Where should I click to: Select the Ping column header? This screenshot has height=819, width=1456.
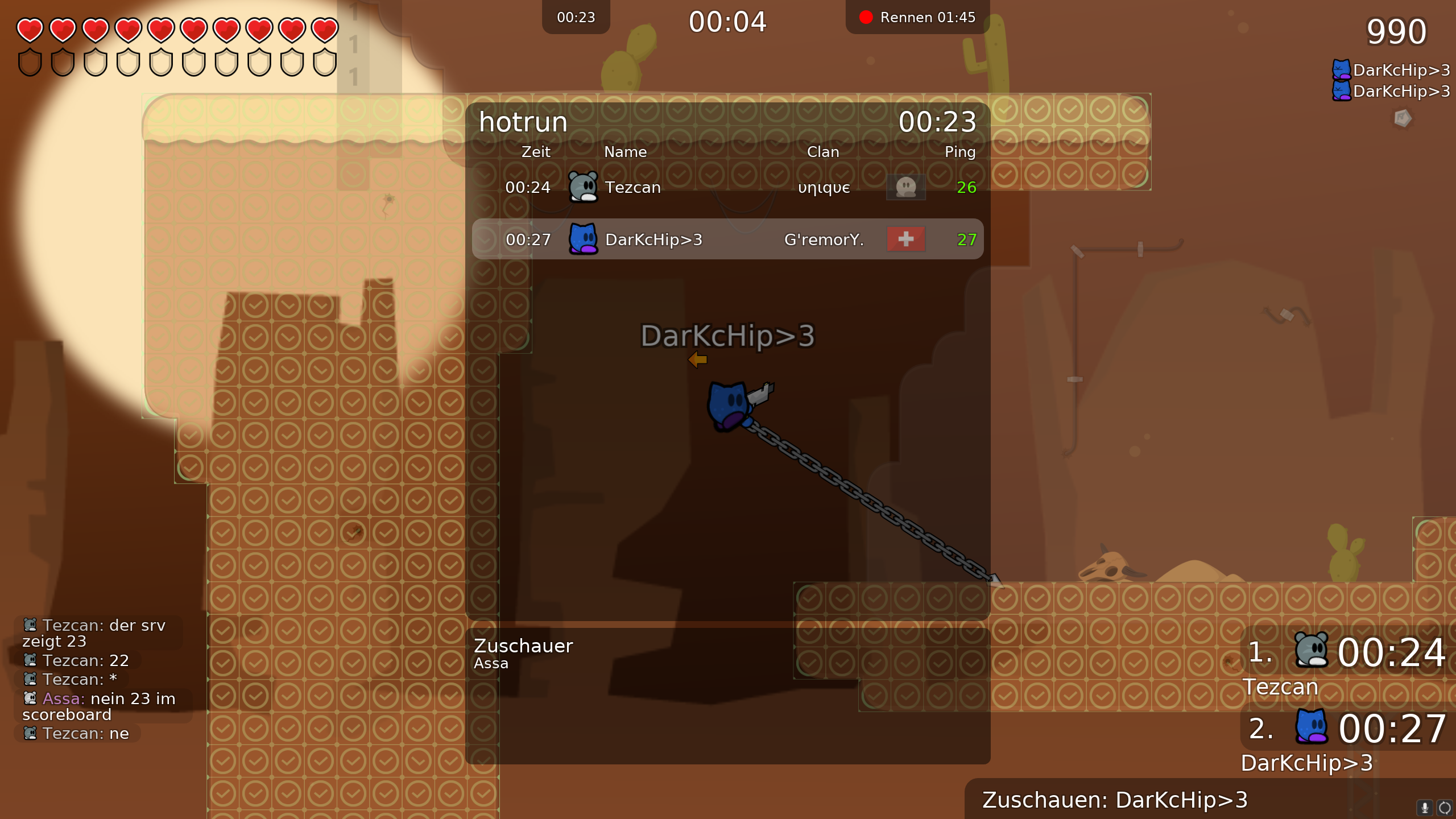[959, 152]
